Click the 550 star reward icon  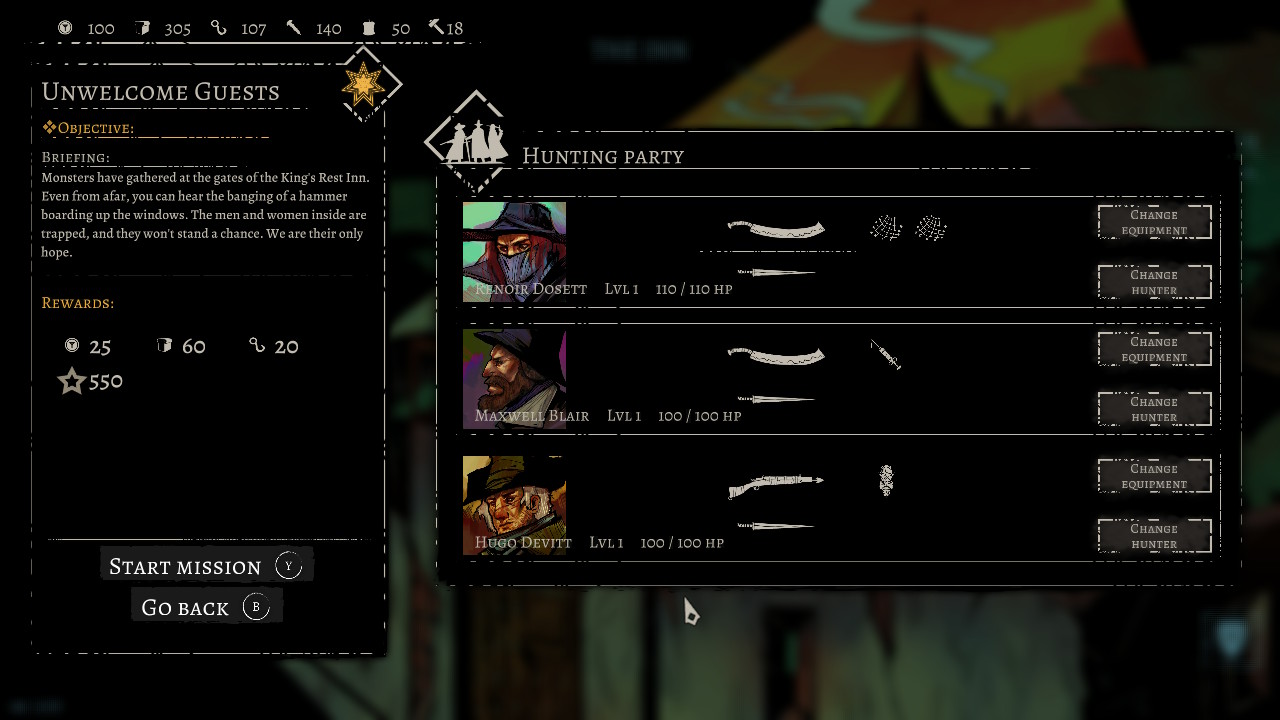71,381
